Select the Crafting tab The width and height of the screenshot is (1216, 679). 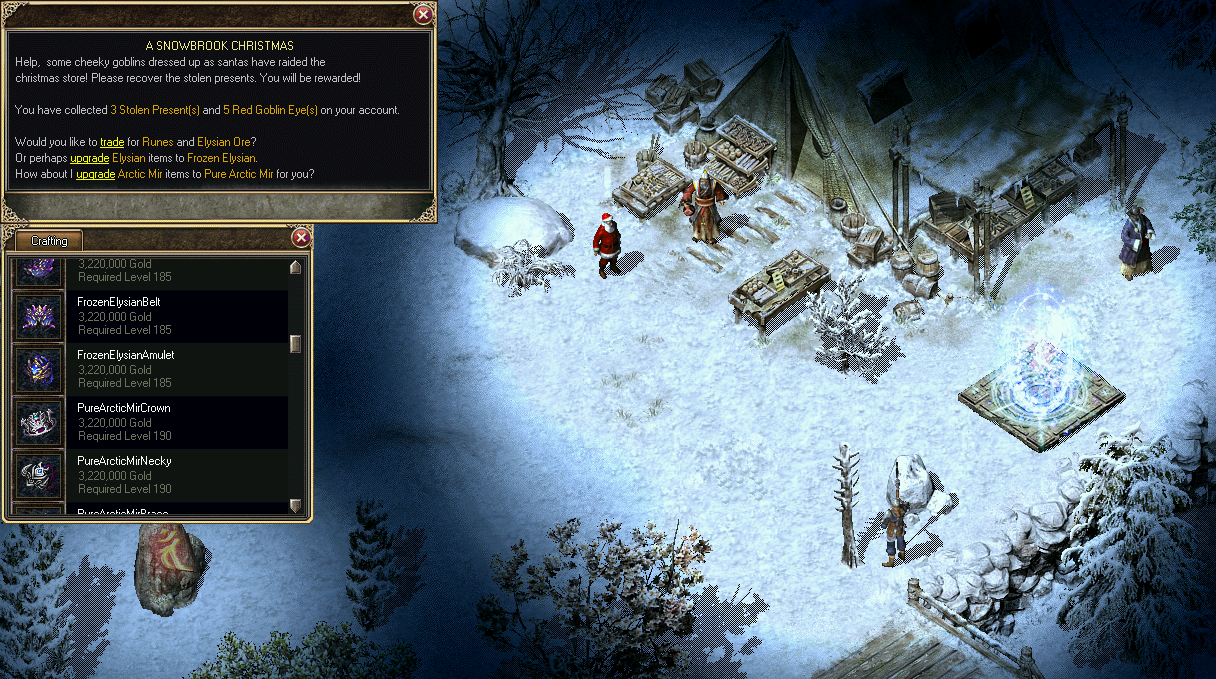[49, 241]
